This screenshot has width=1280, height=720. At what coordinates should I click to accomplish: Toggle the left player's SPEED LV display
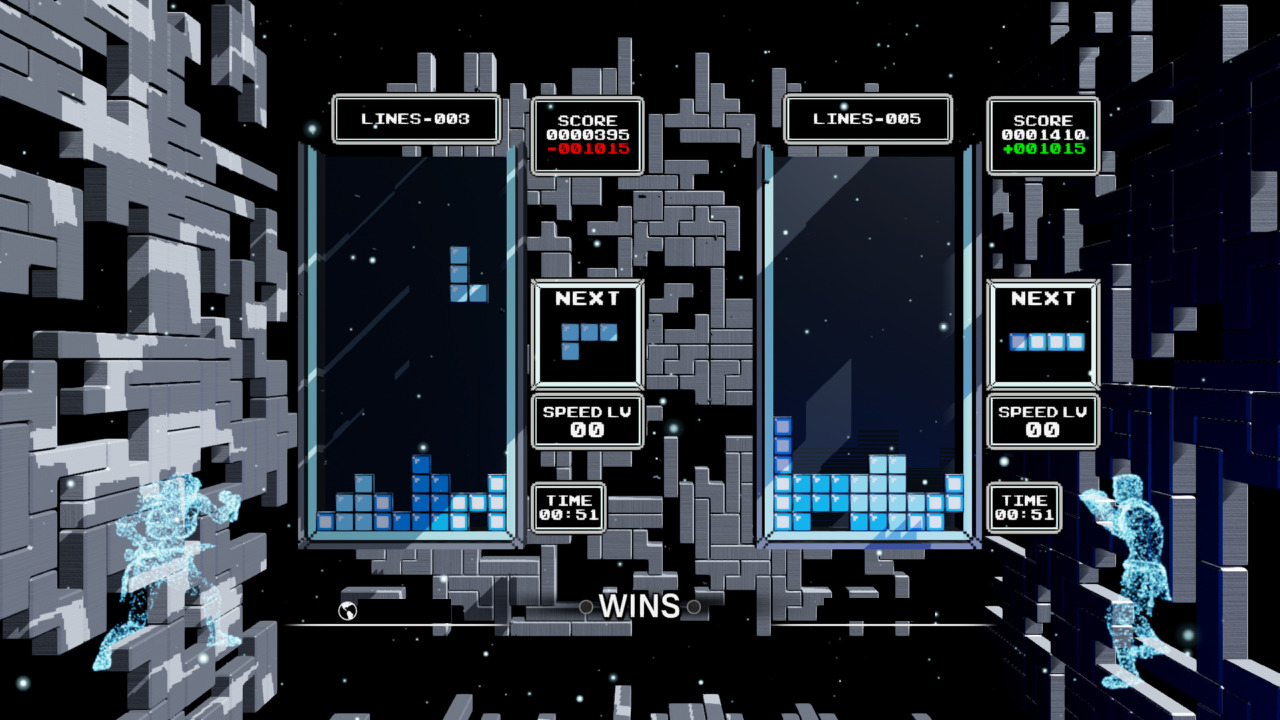pos(585,420)
